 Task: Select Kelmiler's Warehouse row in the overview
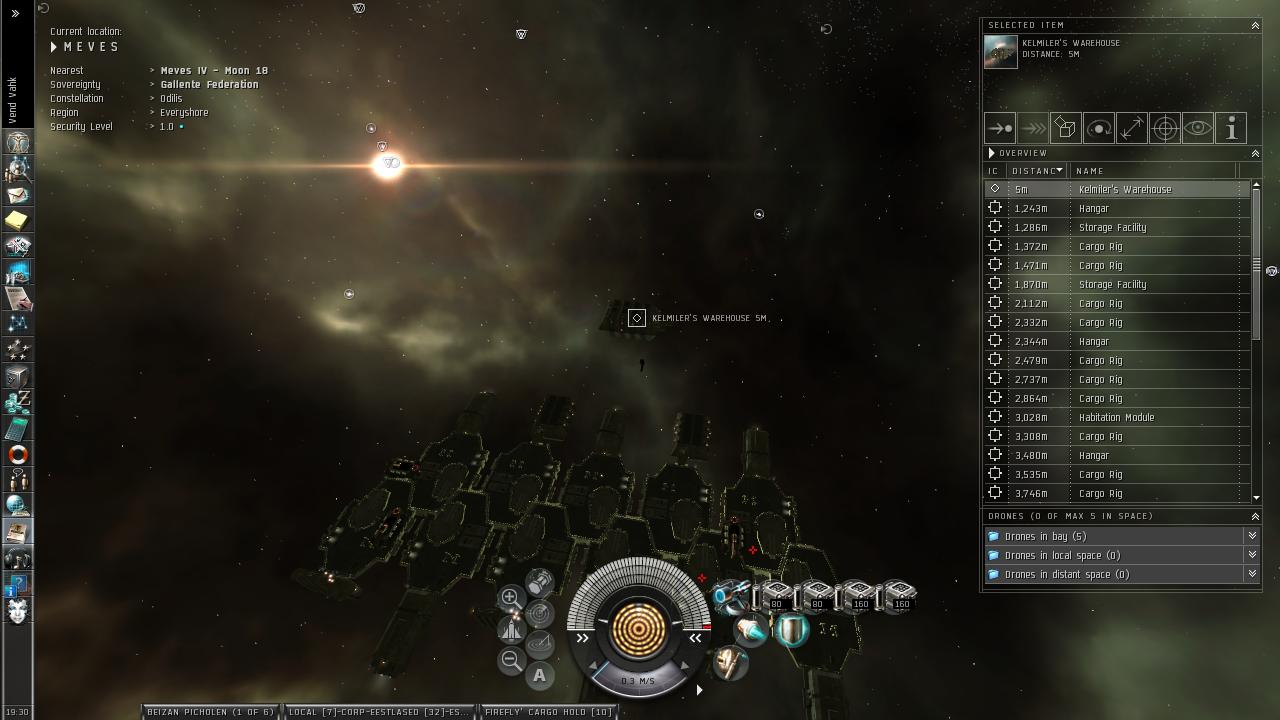(1124, 189)
